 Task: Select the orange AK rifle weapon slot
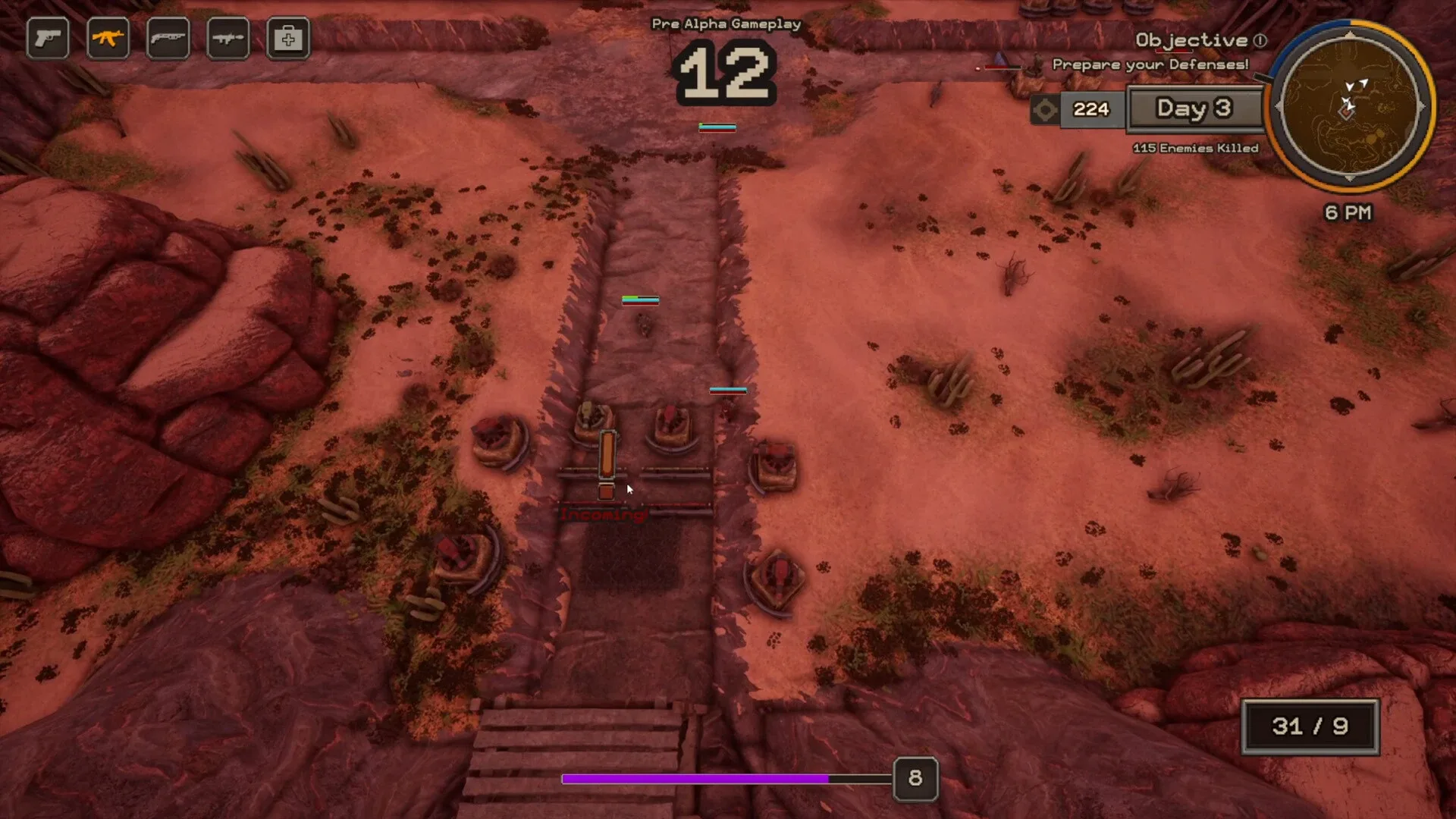[x=108, y=38]
